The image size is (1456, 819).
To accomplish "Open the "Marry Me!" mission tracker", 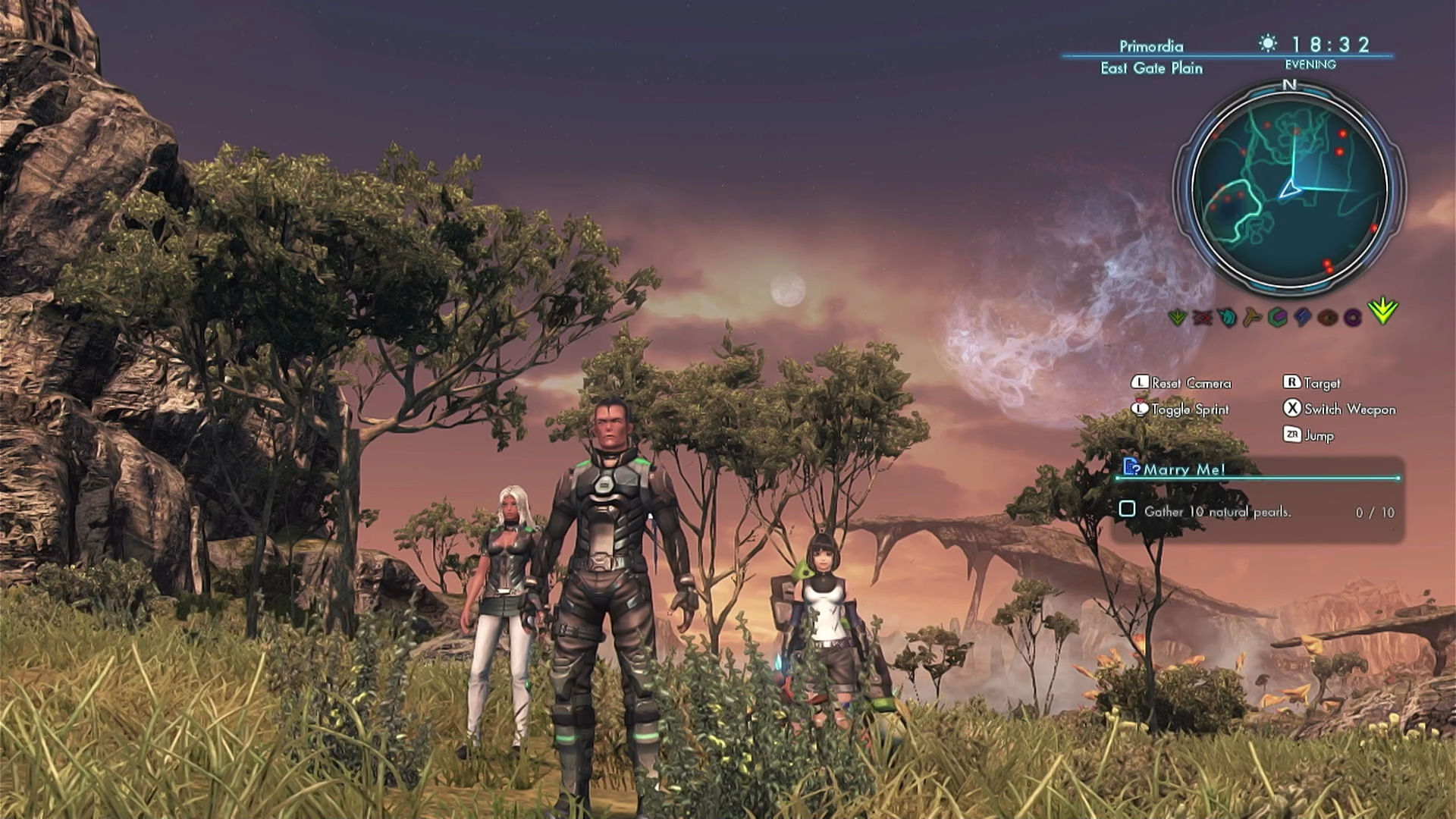I will tap(1183, 469).
